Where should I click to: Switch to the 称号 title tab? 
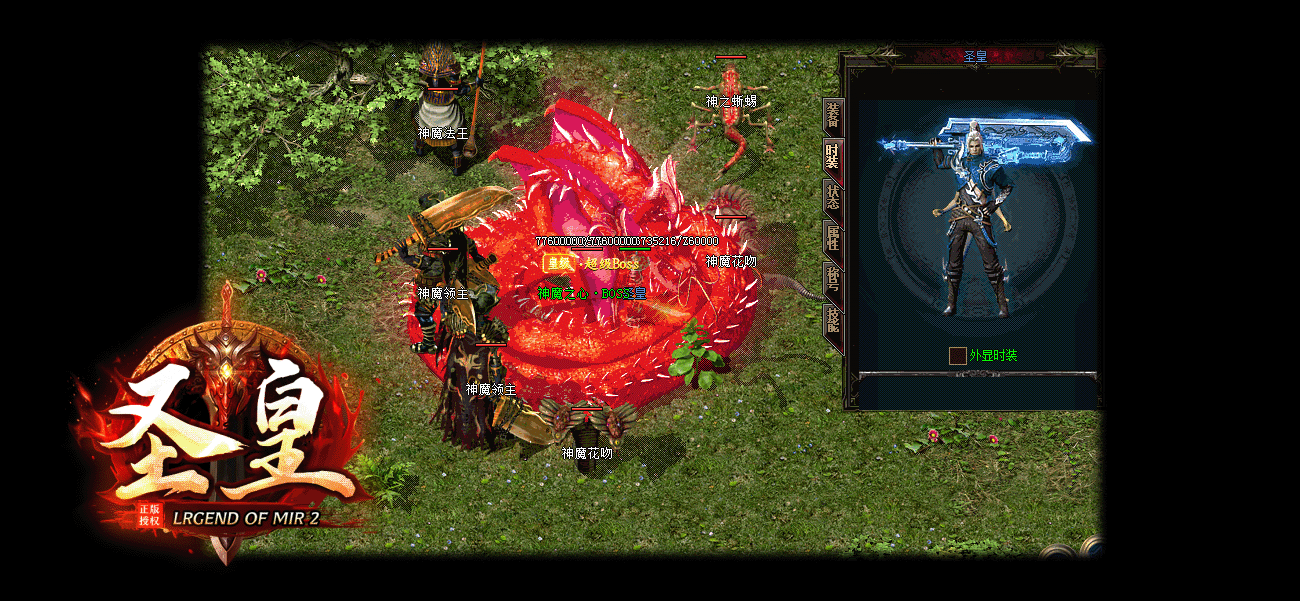[x=832, y=279]
